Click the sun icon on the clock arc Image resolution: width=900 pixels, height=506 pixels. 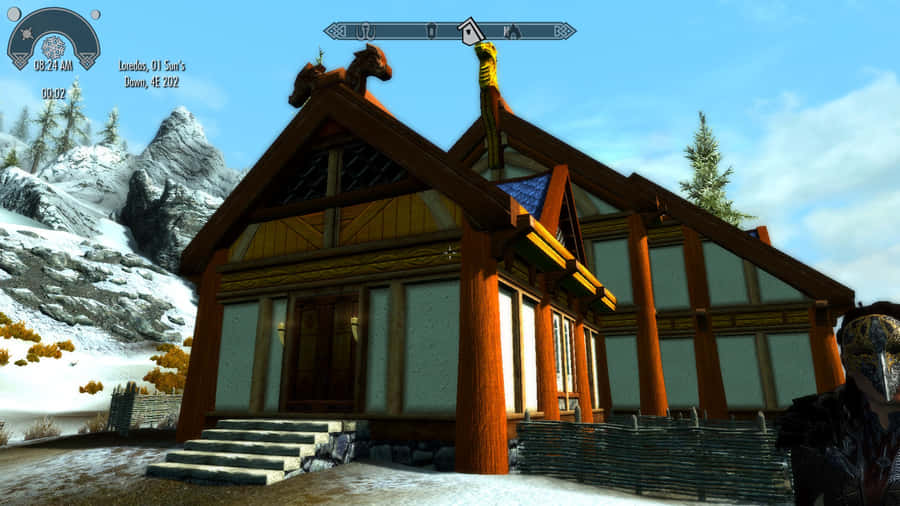click(x=27, y=34)
